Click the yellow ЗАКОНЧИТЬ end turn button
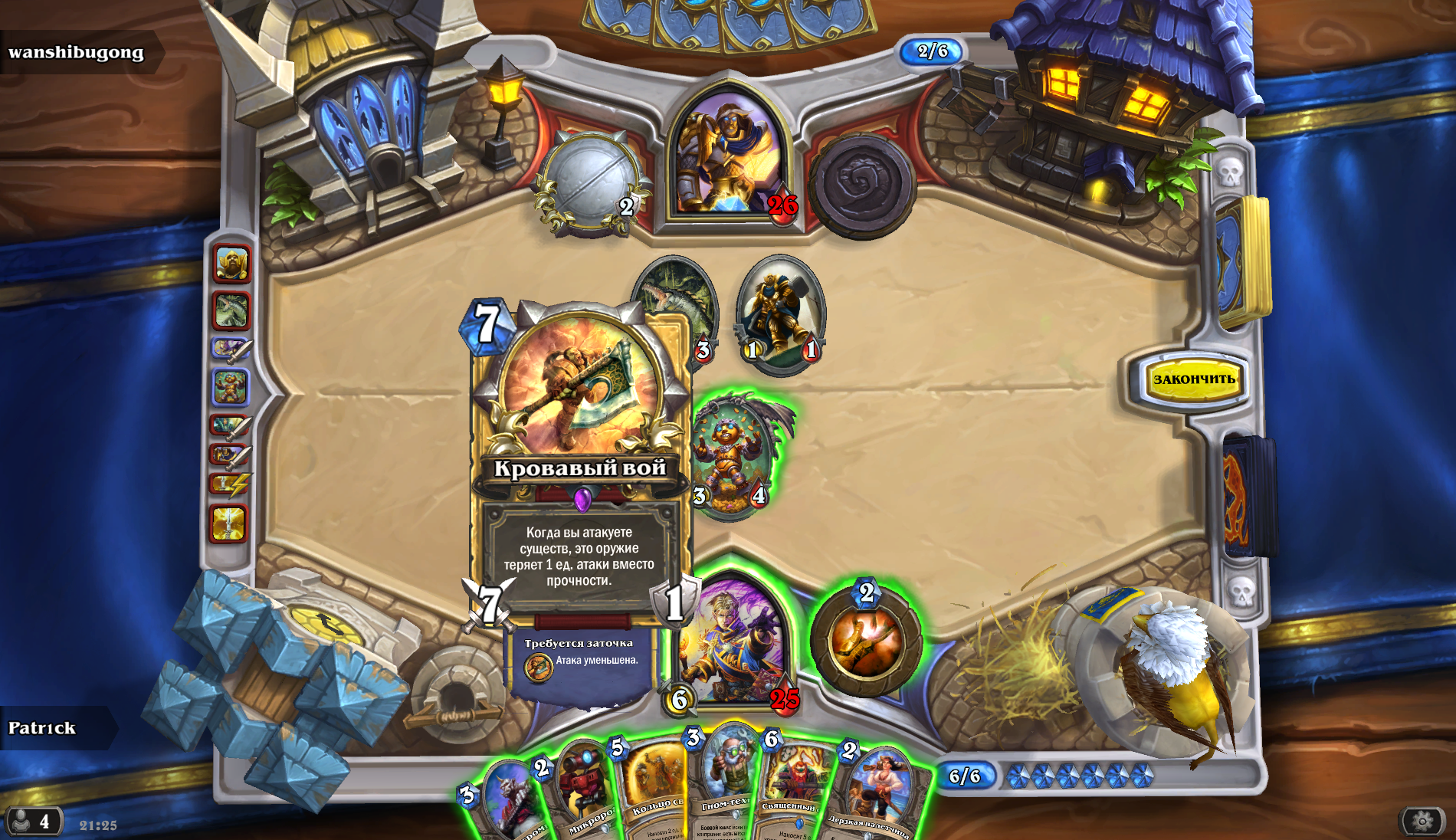 [x=1194, y=379]
